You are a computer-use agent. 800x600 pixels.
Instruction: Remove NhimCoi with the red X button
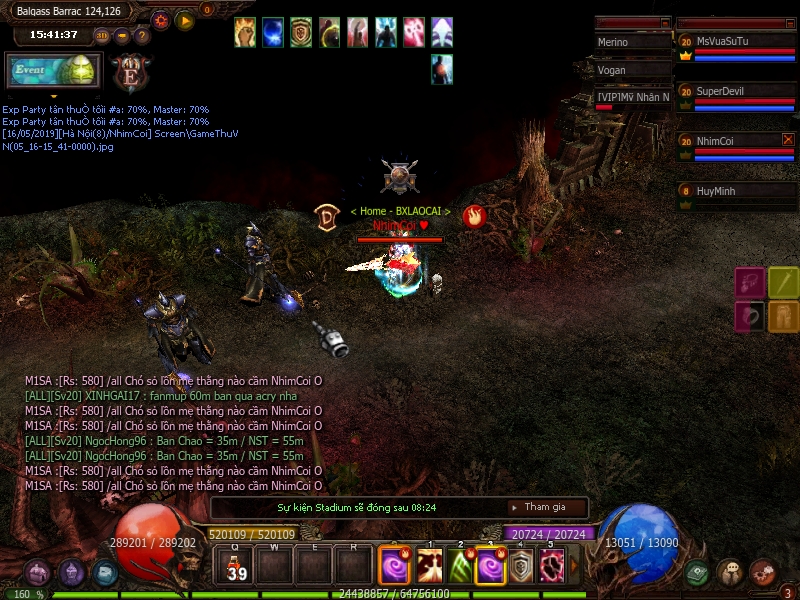788,140
